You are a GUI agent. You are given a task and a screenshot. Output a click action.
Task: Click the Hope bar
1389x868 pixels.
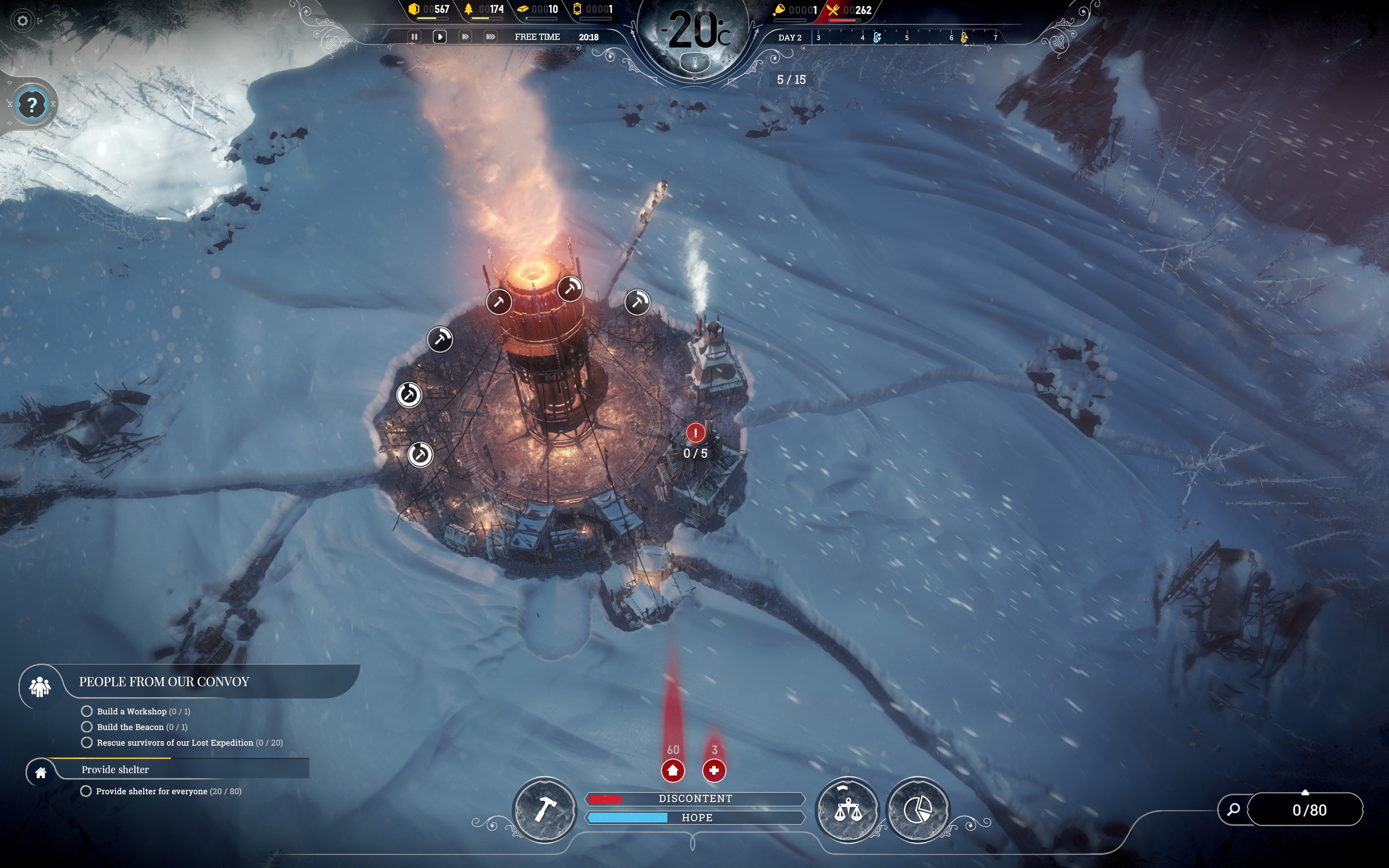pos(695,818)
